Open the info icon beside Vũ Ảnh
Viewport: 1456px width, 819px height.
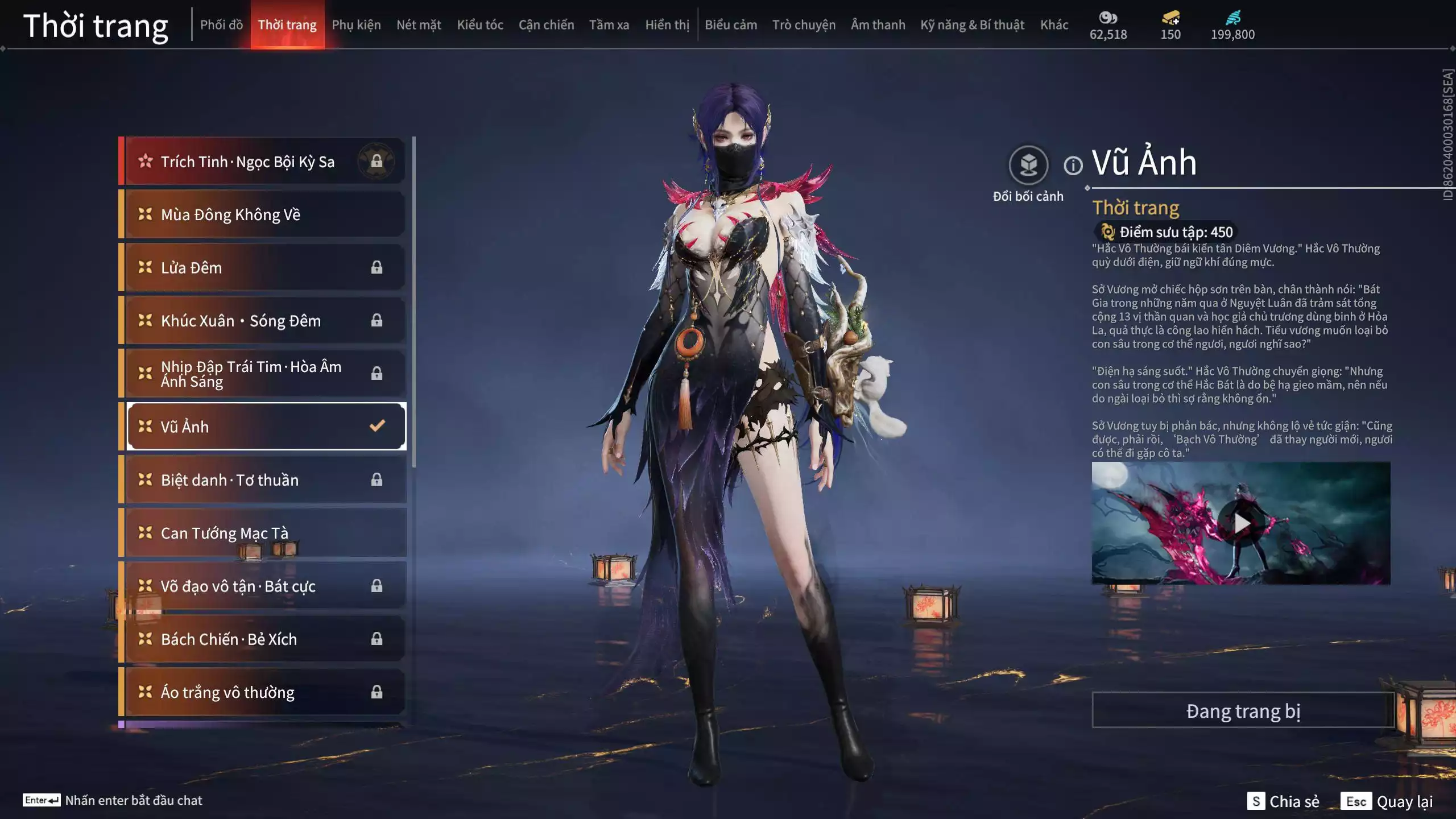coord(1073,166)
